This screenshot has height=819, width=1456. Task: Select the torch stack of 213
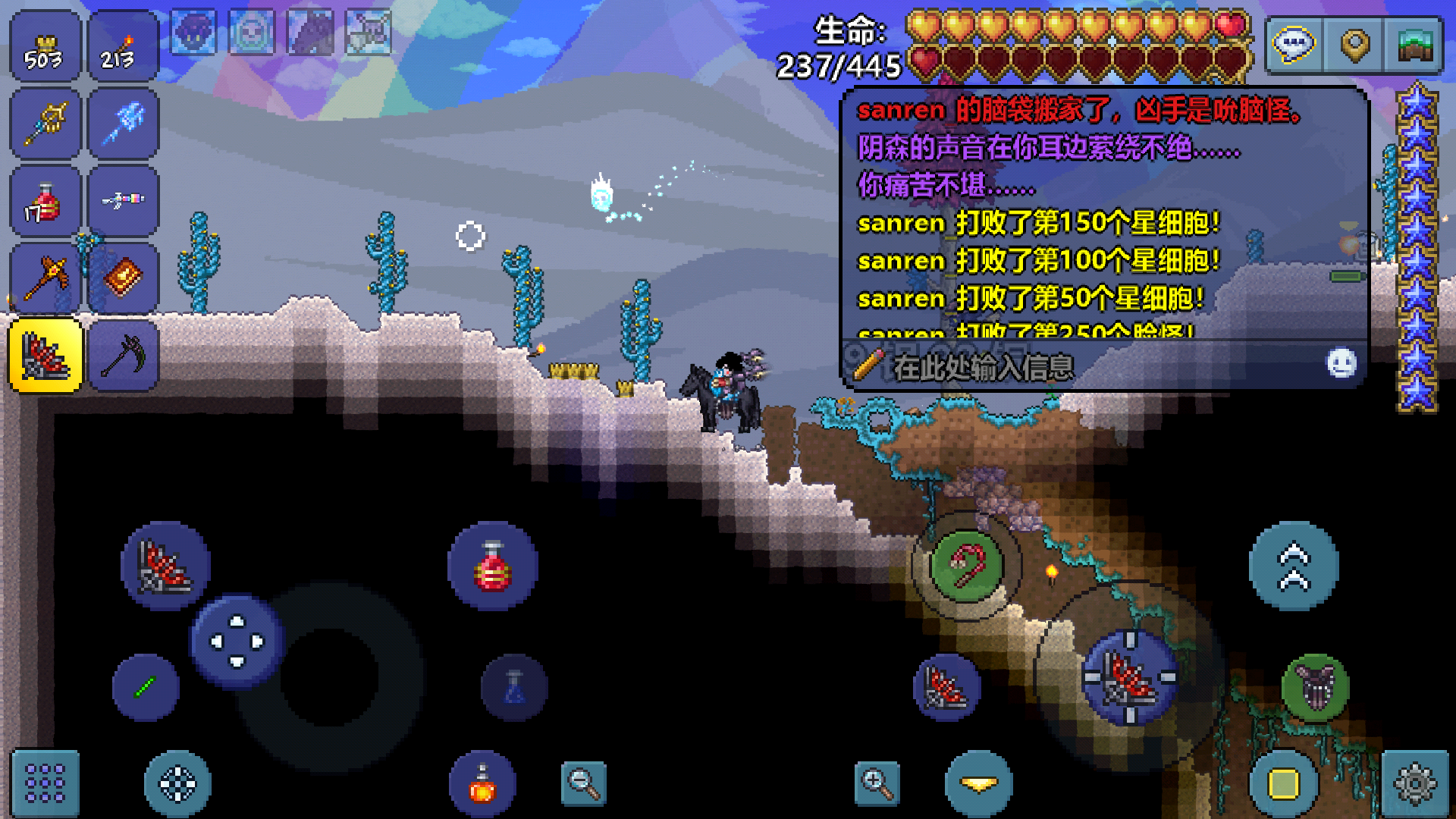123,47
